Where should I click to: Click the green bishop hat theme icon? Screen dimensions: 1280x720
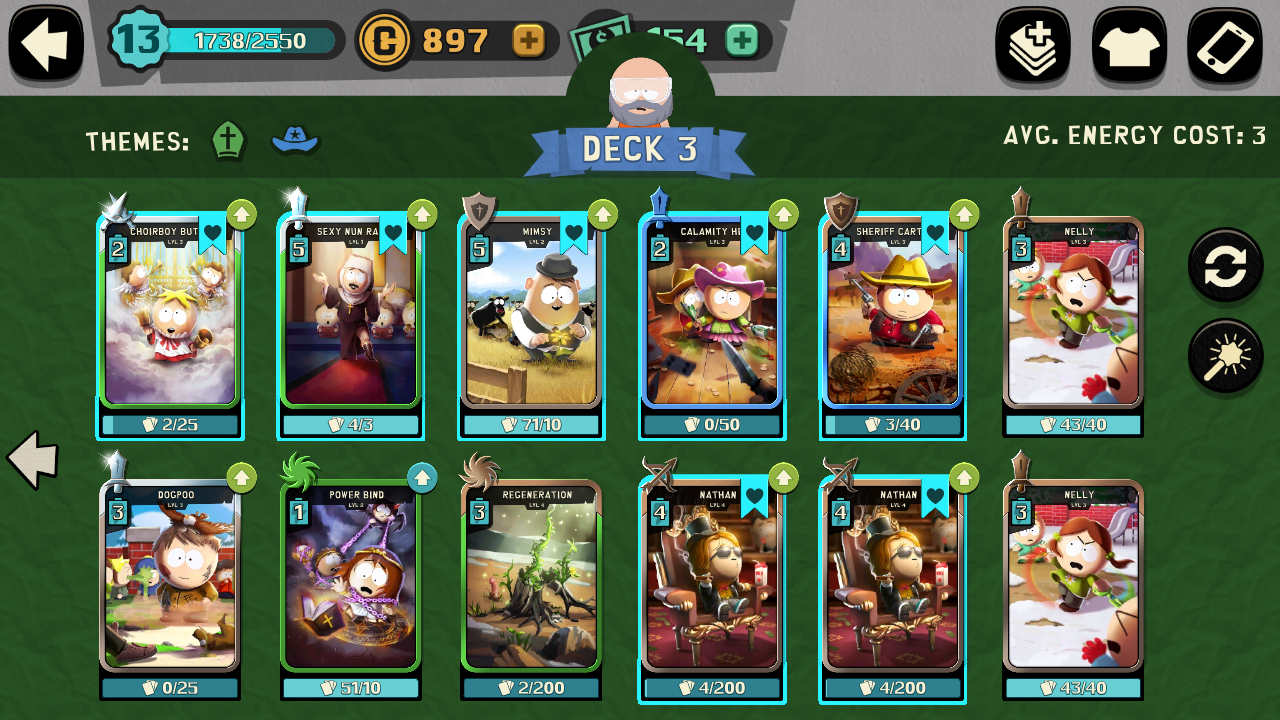229,141
